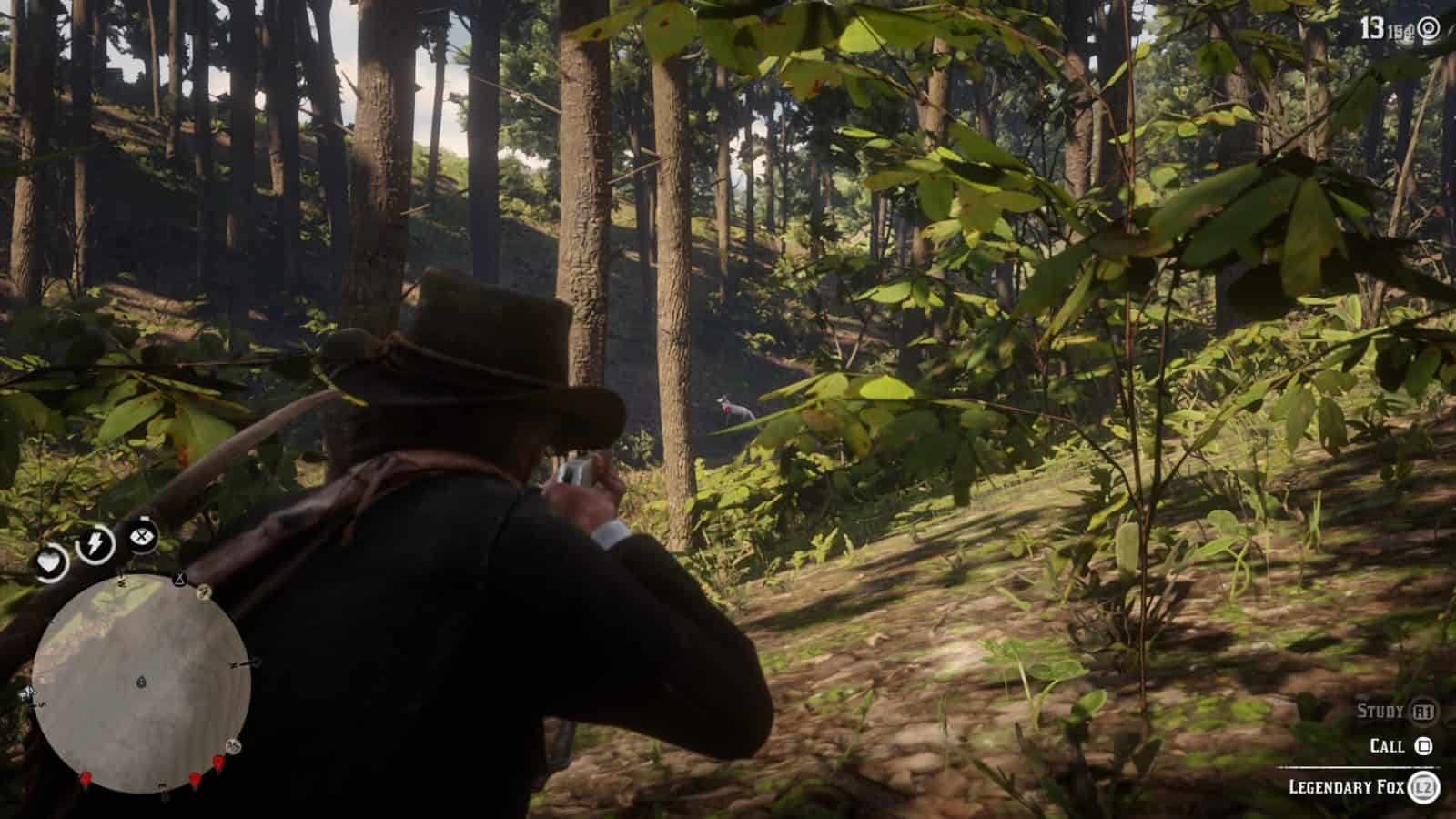Click the campfire marker above the minimap
This screenshot has width=1456, height=819.
click(178, 579)
